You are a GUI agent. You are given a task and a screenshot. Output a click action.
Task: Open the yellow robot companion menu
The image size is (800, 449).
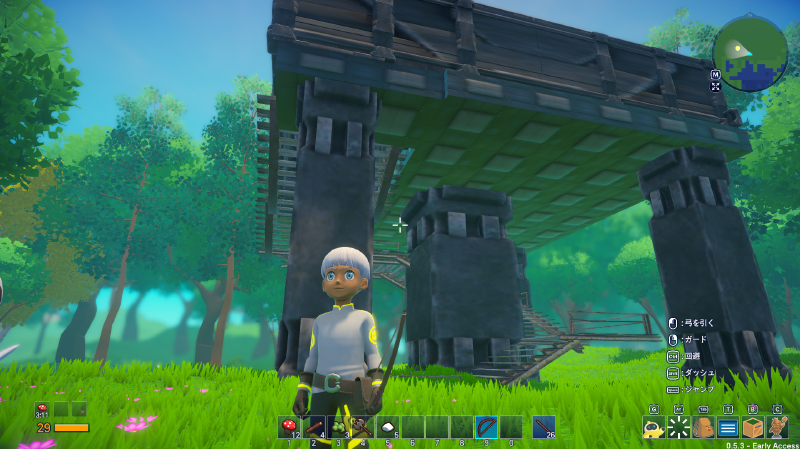[x=654, y=429]
